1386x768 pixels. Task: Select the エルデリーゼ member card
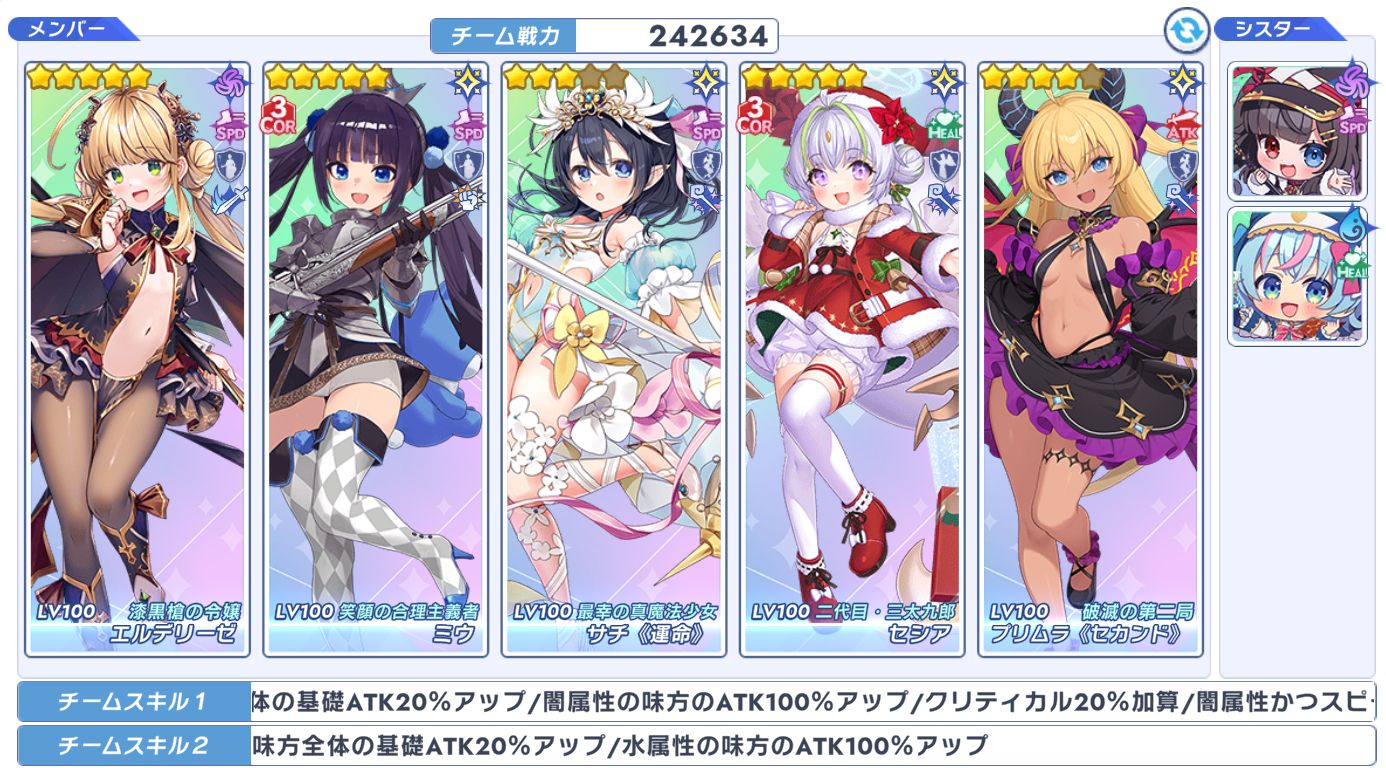click(137, 360)
